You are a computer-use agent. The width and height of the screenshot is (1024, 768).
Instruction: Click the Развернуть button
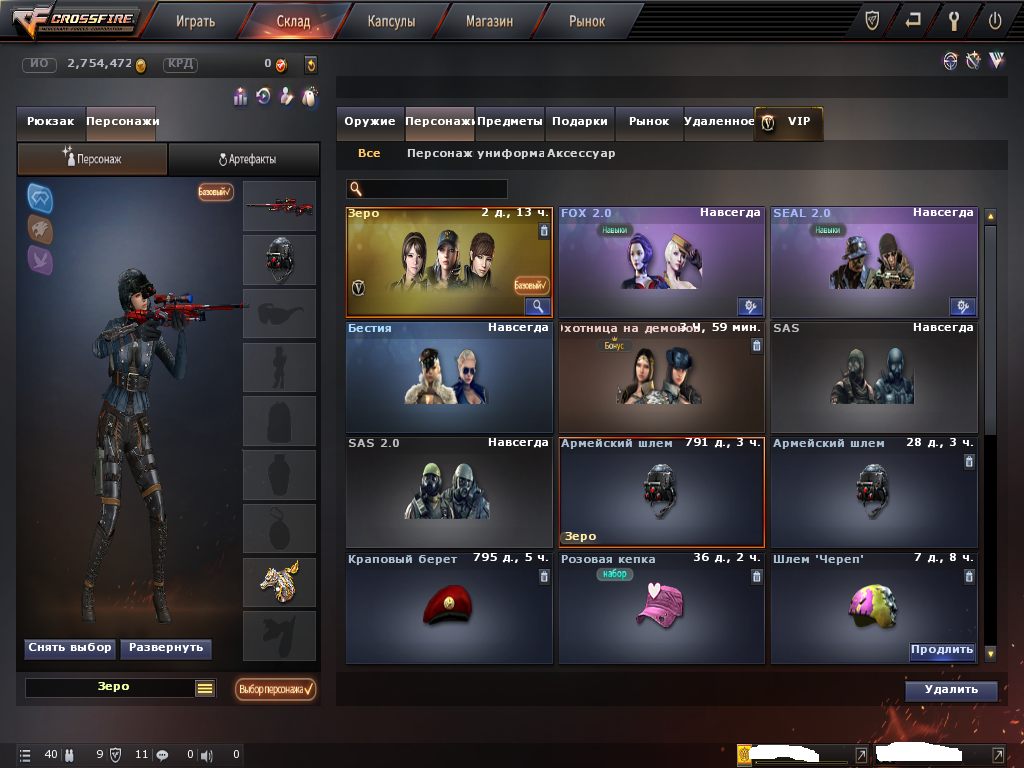coord(166,648)
